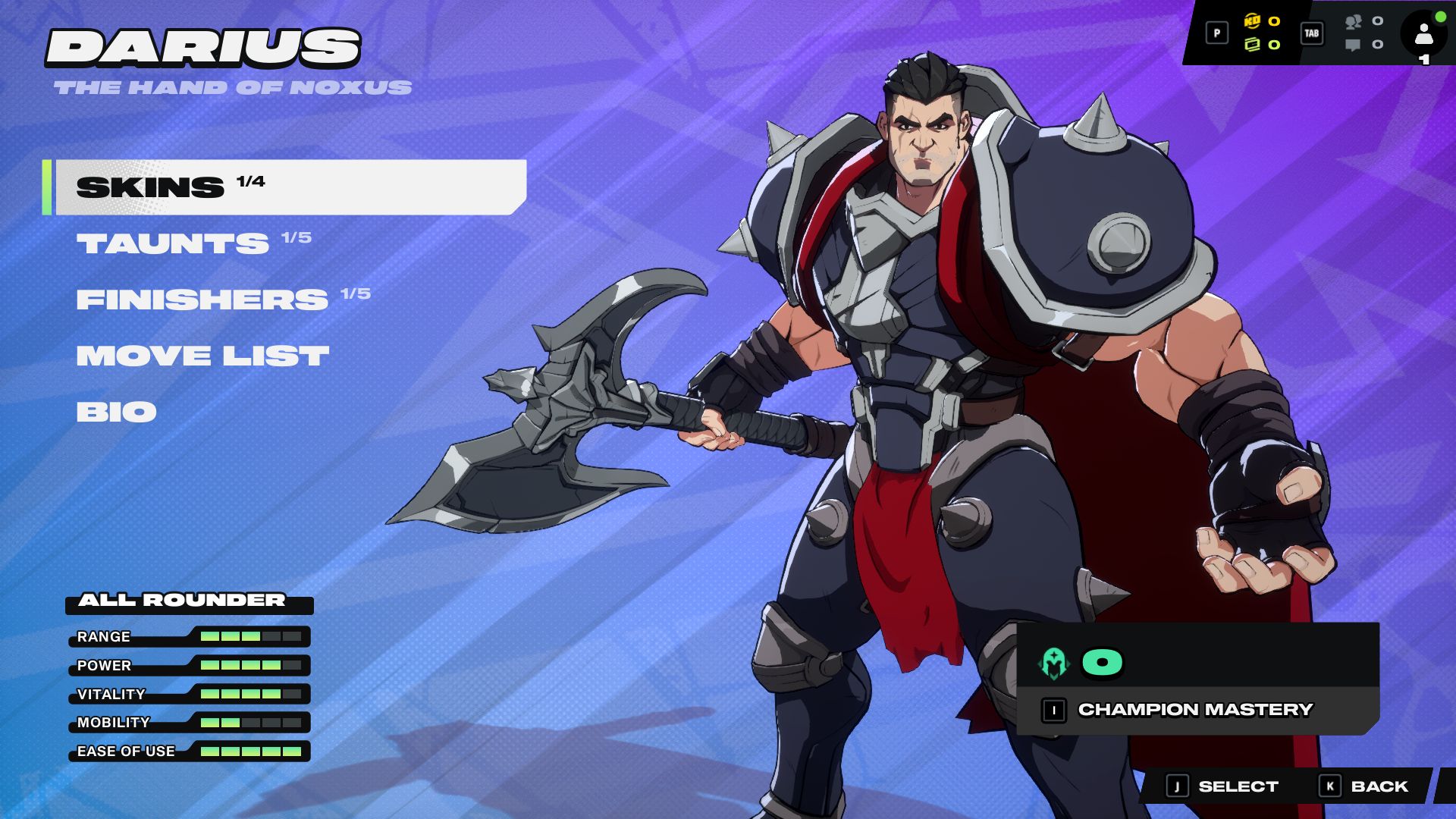Select the Taunts menu entry
1456x819 pixels.
tap(173, 243)
